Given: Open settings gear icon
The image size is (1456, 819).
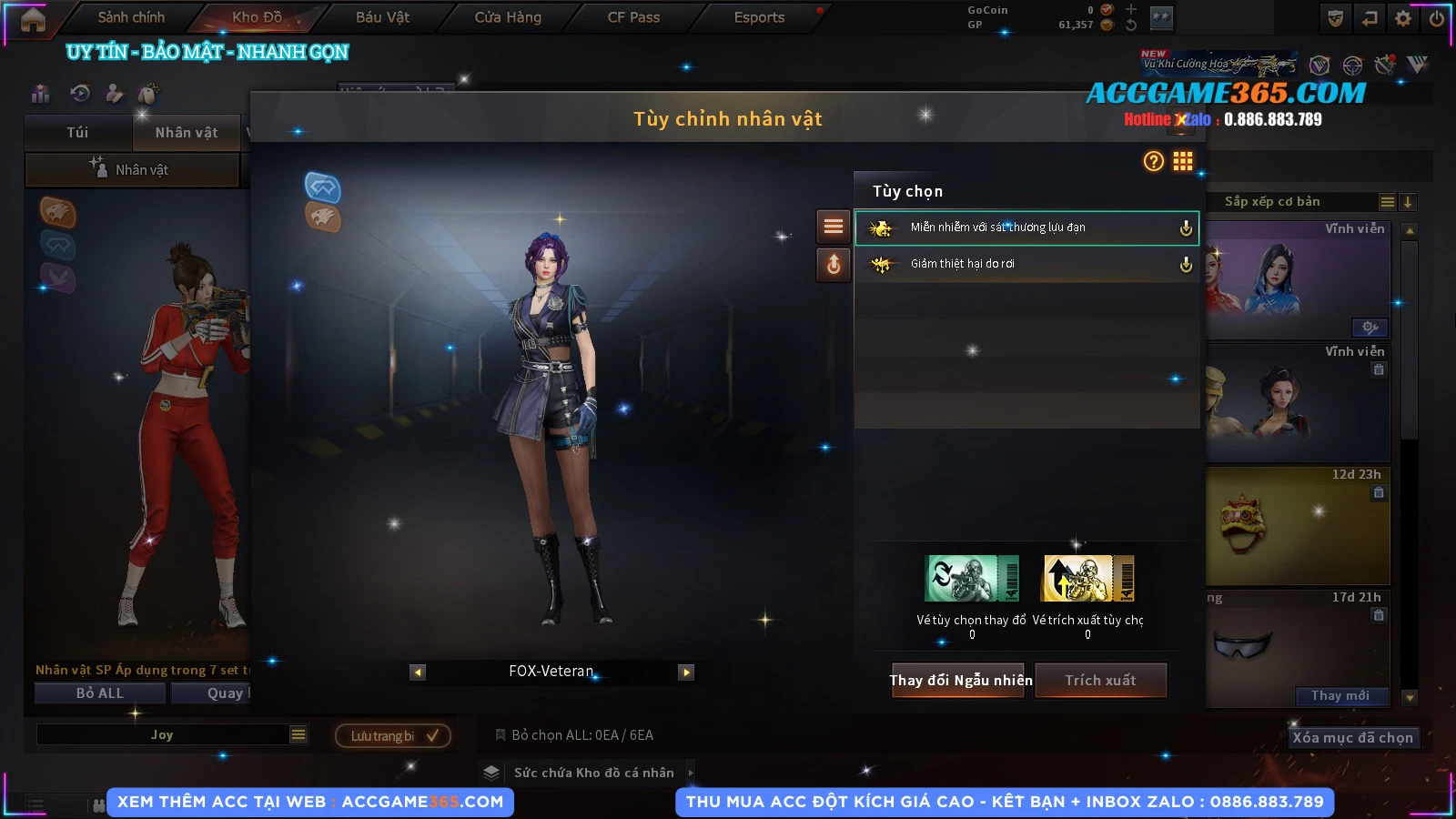Looking at the screenshot, I should [x=1403, y=18].
